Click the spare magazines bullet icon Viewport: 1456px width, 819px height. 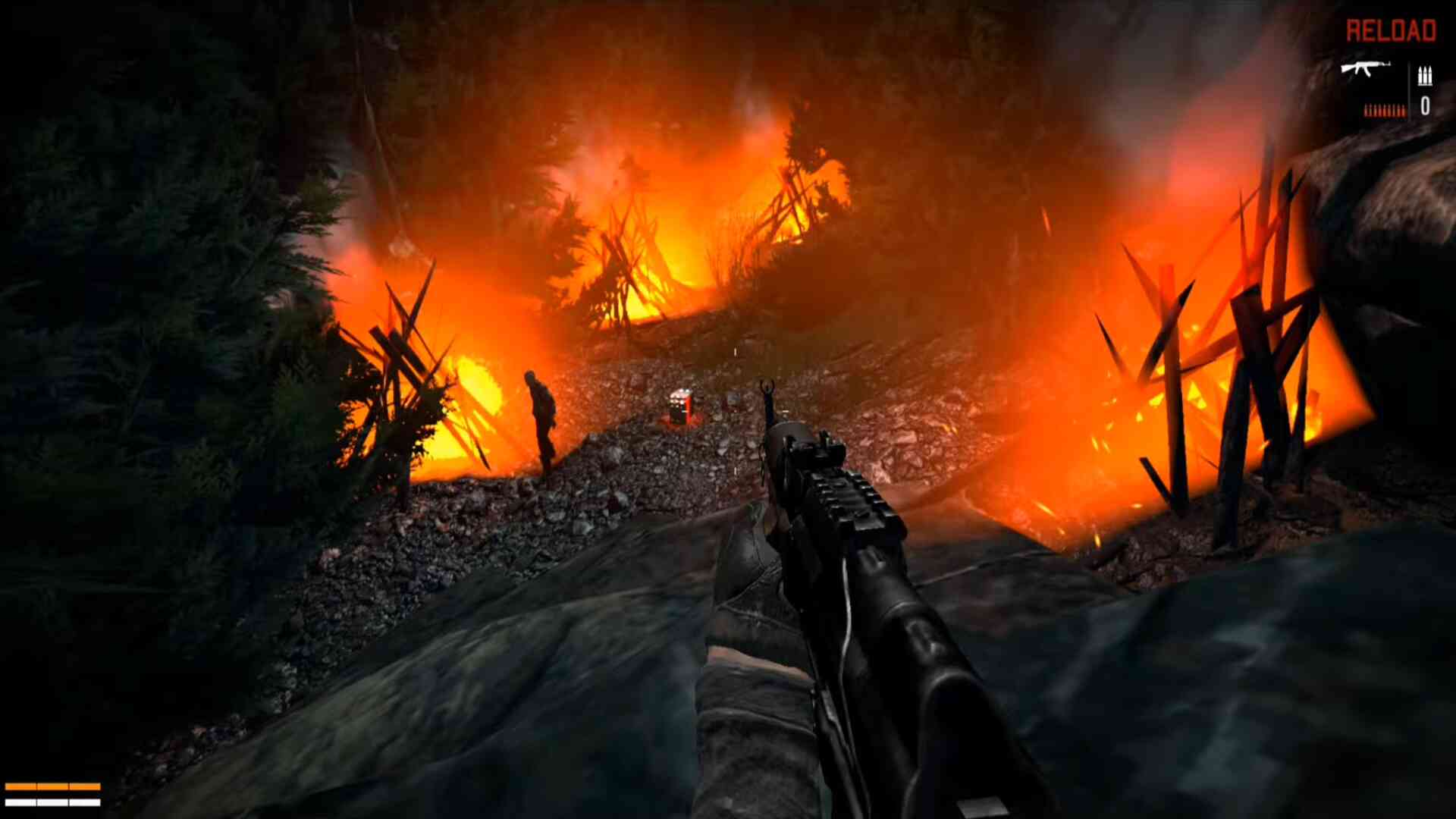(1425, 76)
